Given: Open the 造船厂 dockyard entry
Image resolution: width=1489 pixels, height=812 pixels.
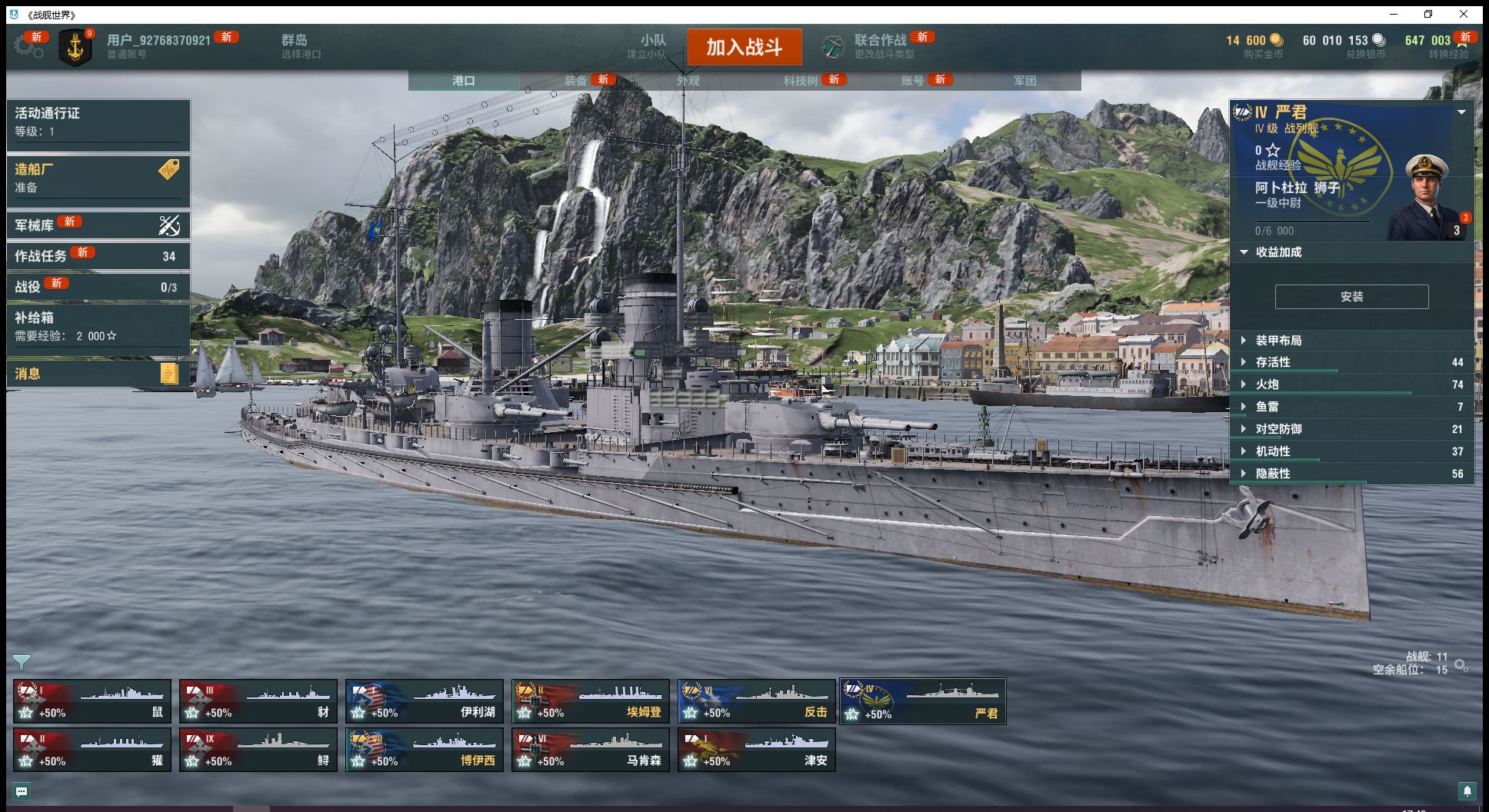Looking at the screenshot, I should (98, 178).
